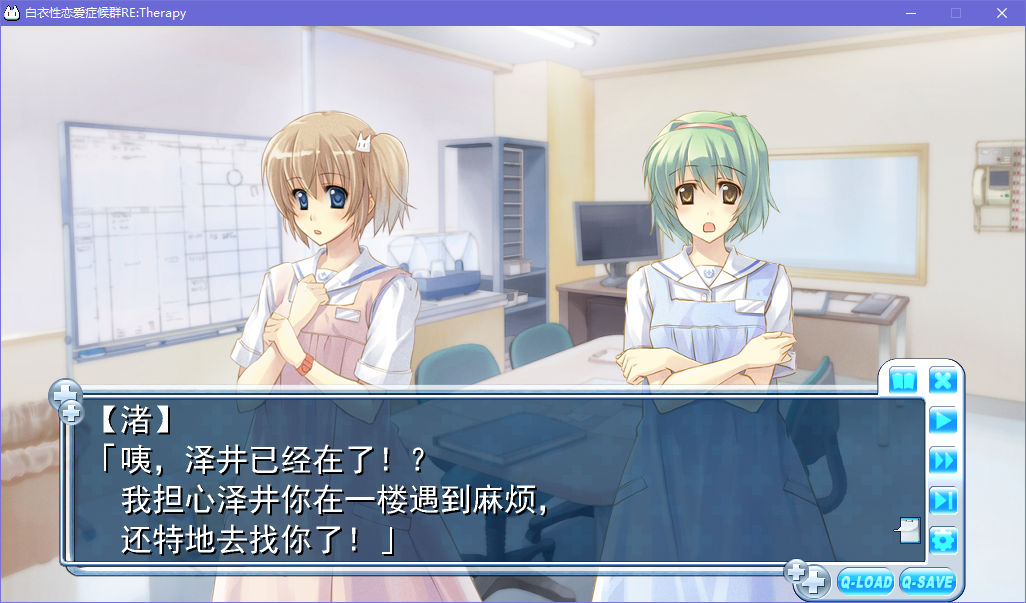Open settings with the gear icon
The height and width of the screenshot is (603, 1026).
point(943,541)
